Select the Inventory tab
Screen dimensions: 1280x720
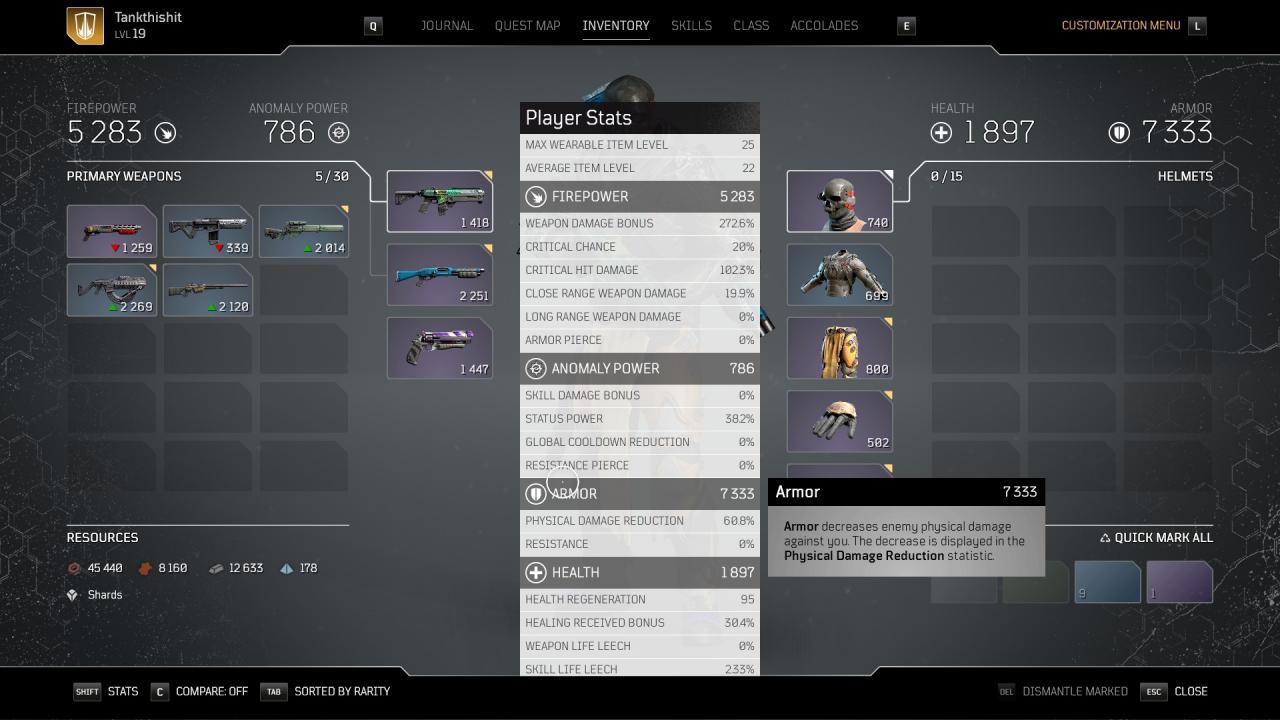tap(615, 25)
